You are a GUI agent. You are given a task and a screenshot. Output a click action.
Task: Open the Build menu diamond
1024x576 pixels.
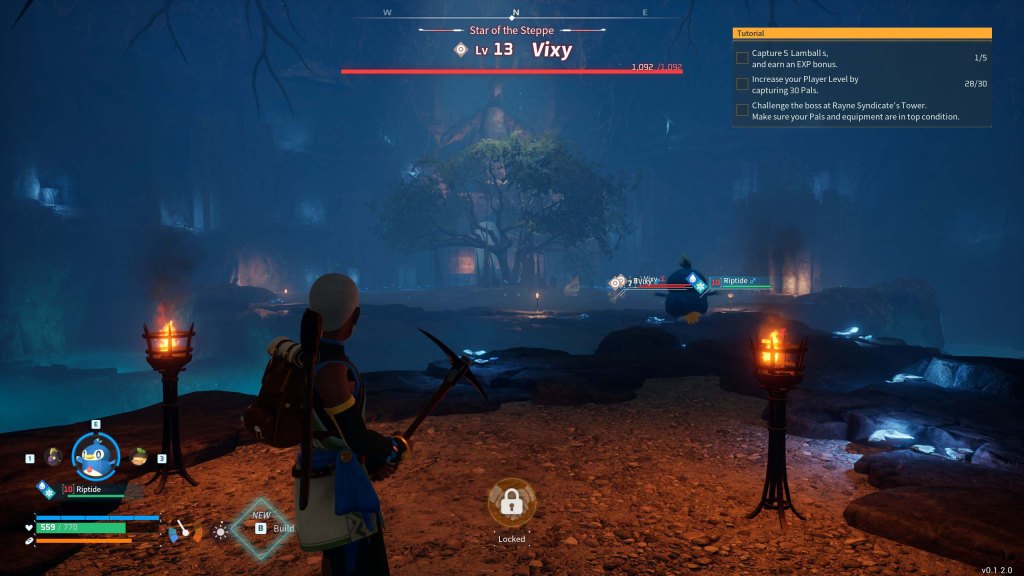pyautogui.click(x=262, y=527)
